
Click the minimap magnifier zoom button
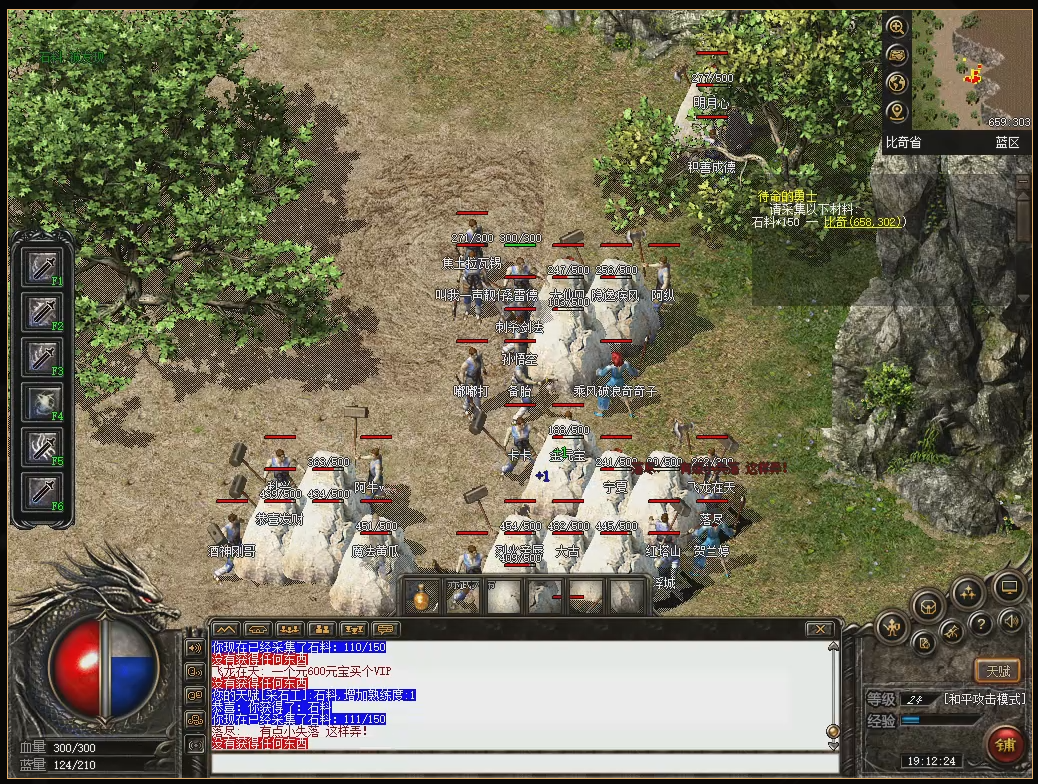click(896, 27)
